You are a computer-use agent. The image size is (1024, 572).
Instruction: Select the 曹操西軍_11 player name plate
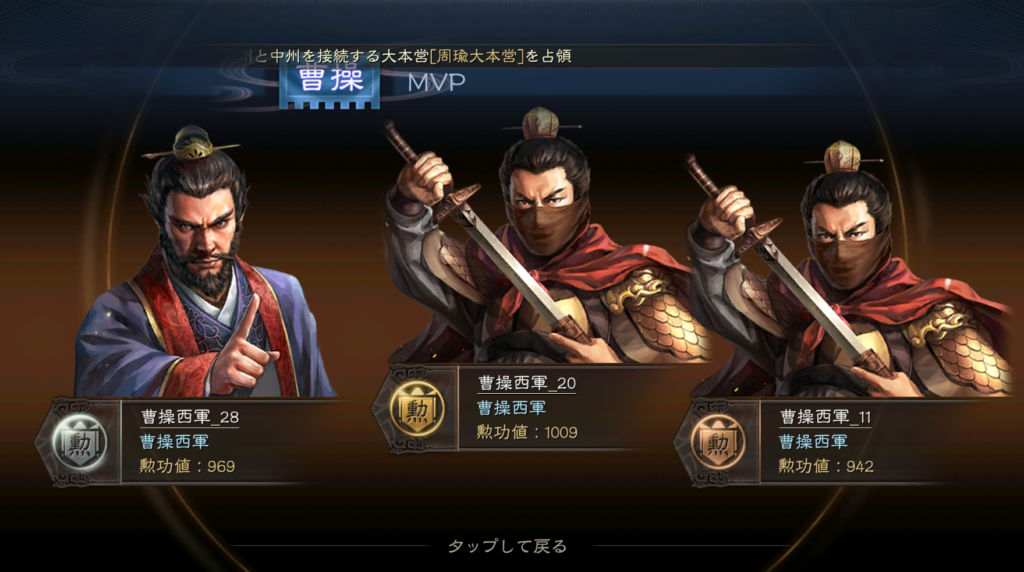pos(825,415)
